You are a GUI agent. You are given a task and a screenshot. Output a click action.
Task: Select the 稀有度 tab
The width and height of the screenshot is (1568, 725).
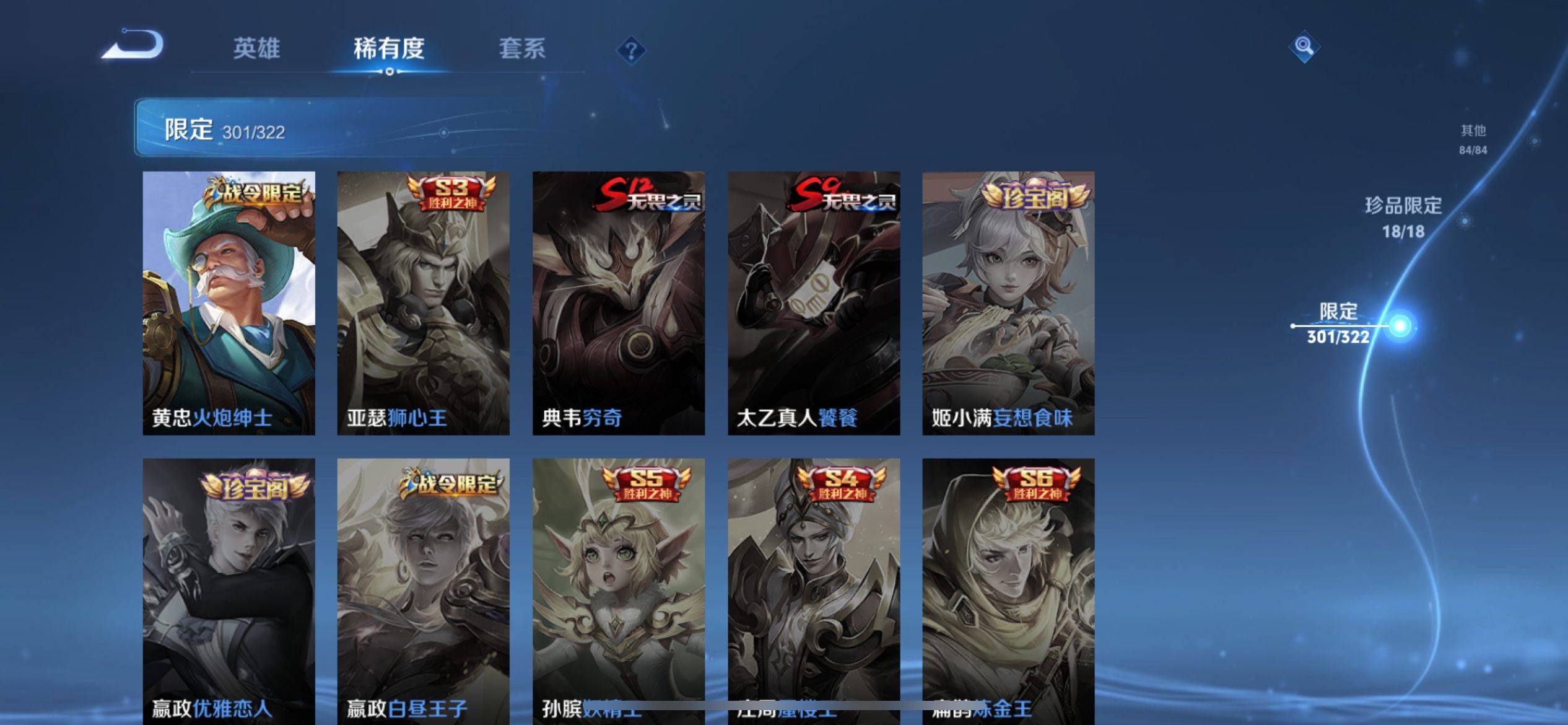tap(389, 48)
